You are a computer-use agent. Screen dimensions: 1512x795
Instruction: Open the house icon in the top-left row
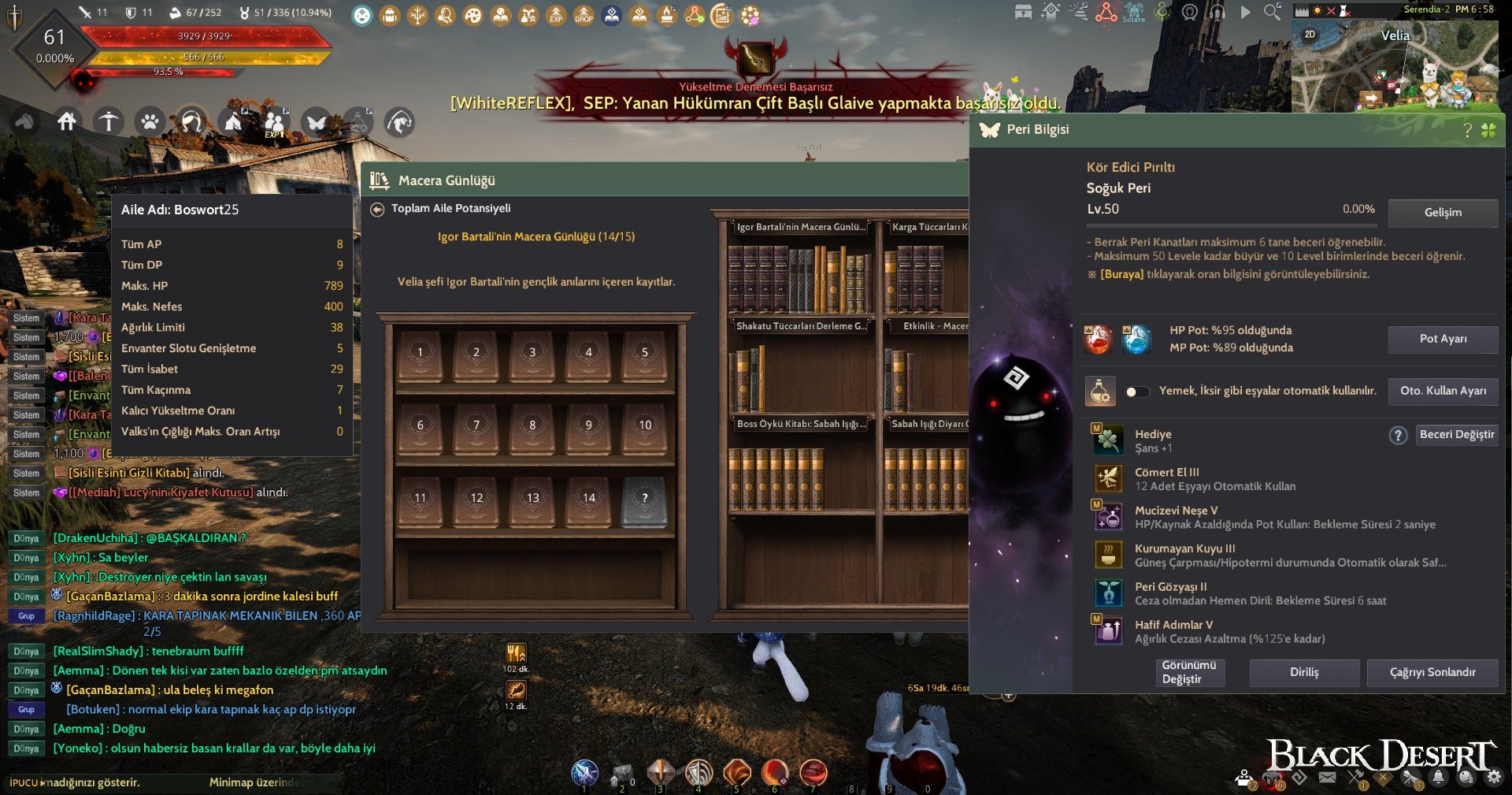(67, 122)
